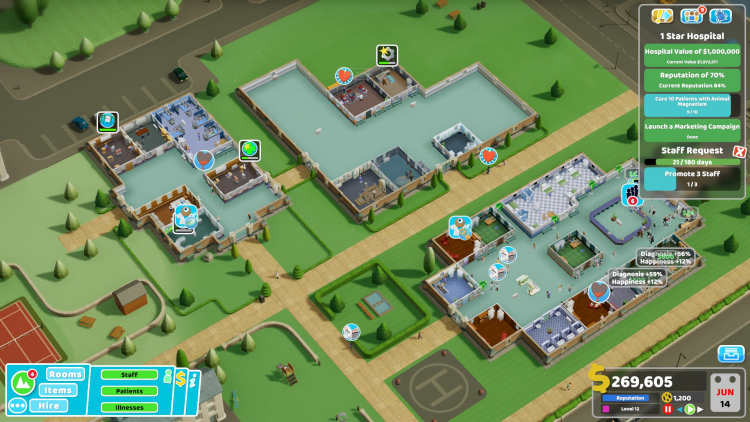750x422 pixels.
Task: Select the Launch a Marketing Campaign objective
Action: tap(691, 126)
